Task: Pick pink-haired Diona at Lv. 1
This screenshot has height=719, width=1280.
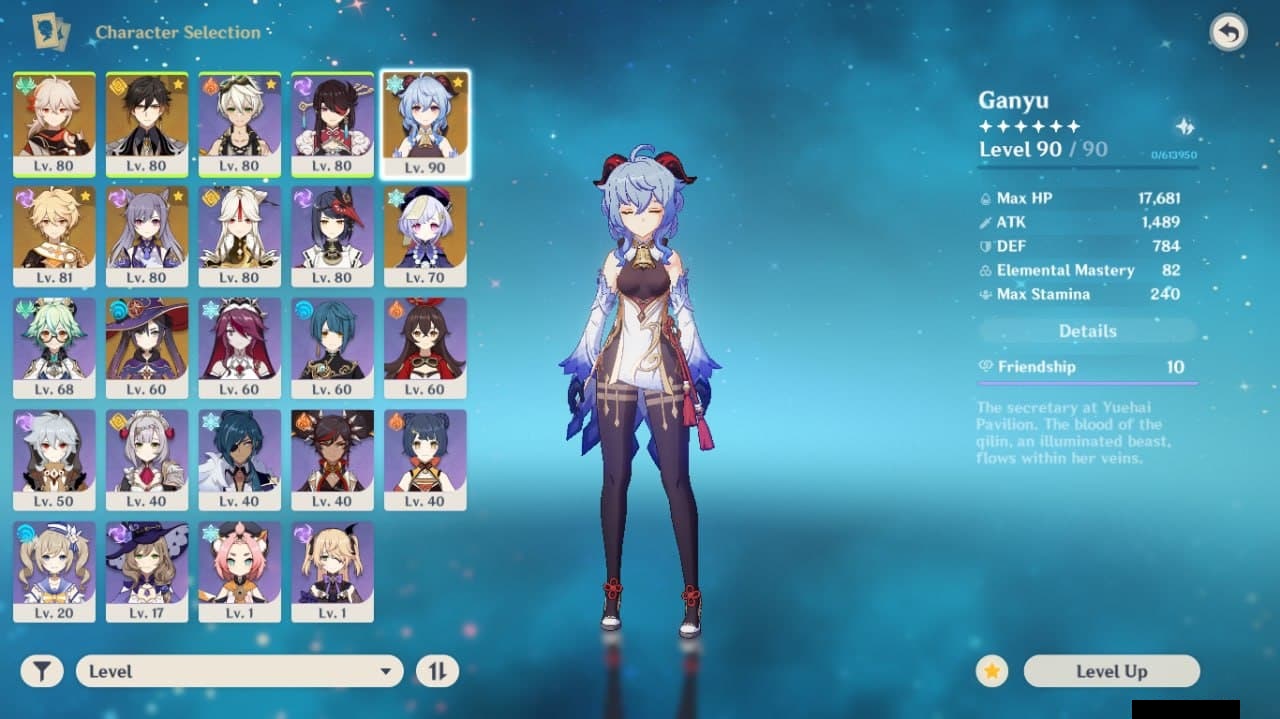Action: (x=239, y=572)
